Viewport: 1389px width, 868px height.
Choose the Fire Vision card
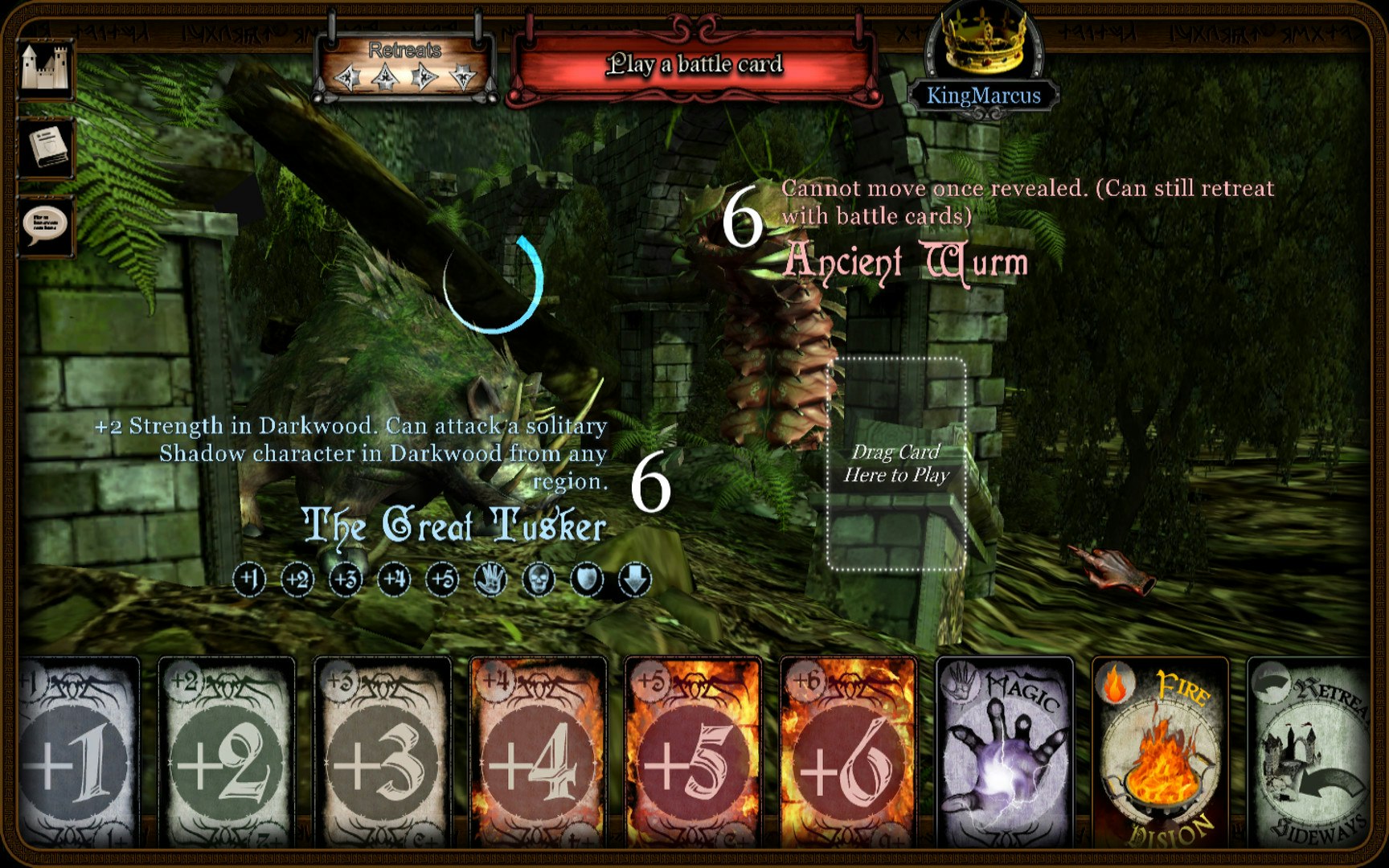(1160, 754)
